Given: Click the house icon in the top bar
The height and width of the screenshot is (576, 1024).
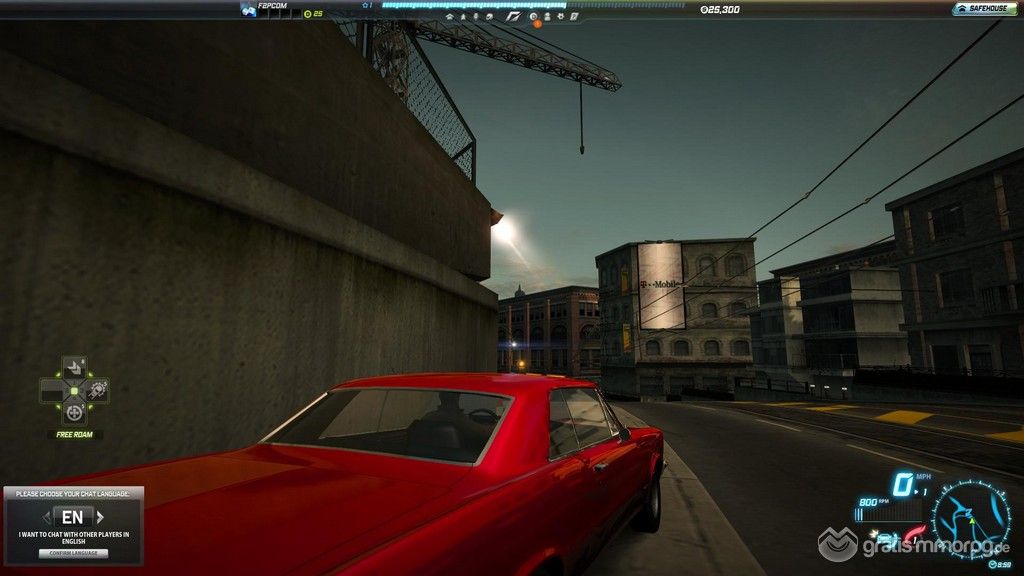Looking at the screenshot, I should coord(450,16).
